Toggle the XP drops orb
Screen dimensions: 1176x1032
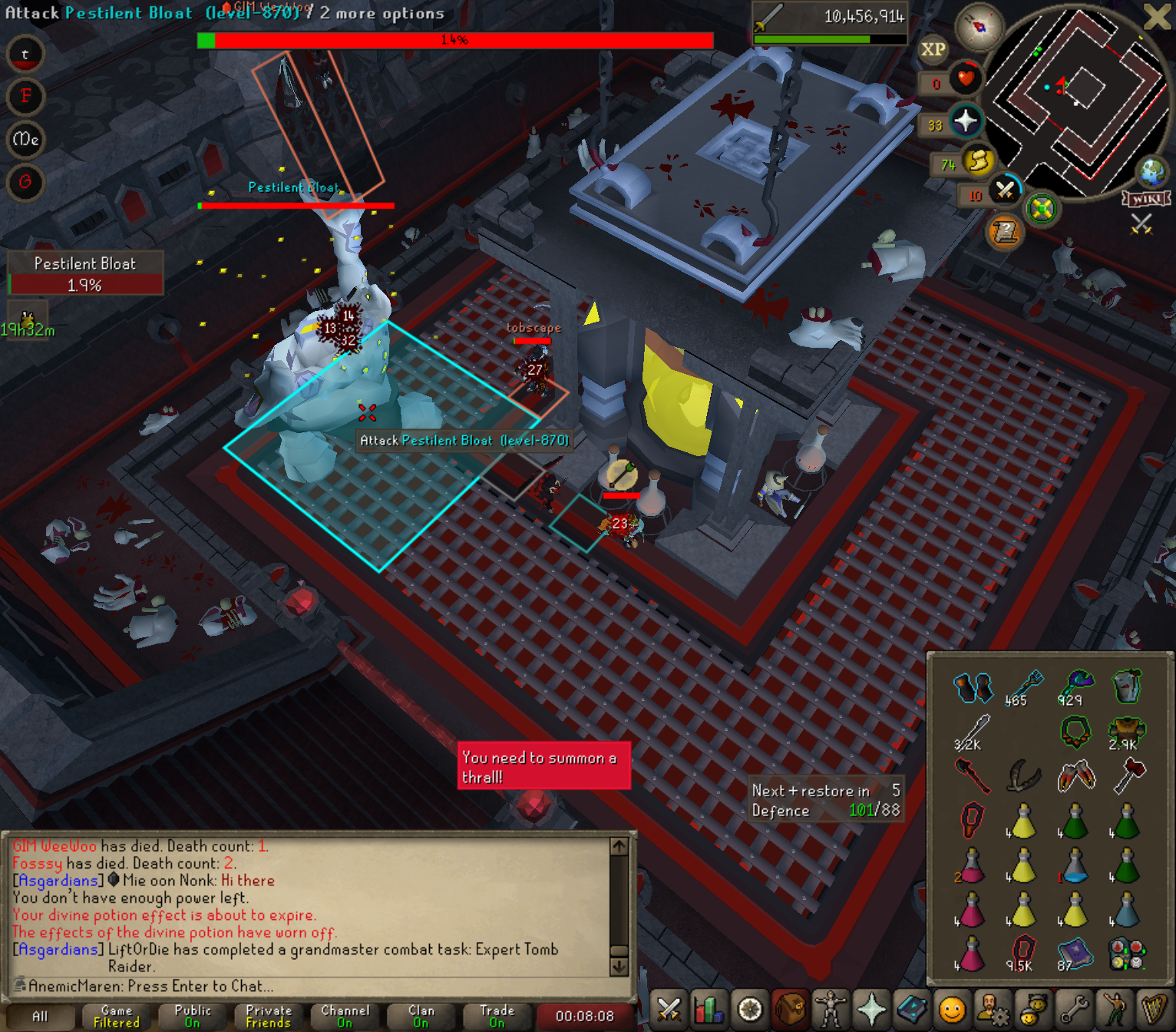pyautogui.click(x=933, y=50)
